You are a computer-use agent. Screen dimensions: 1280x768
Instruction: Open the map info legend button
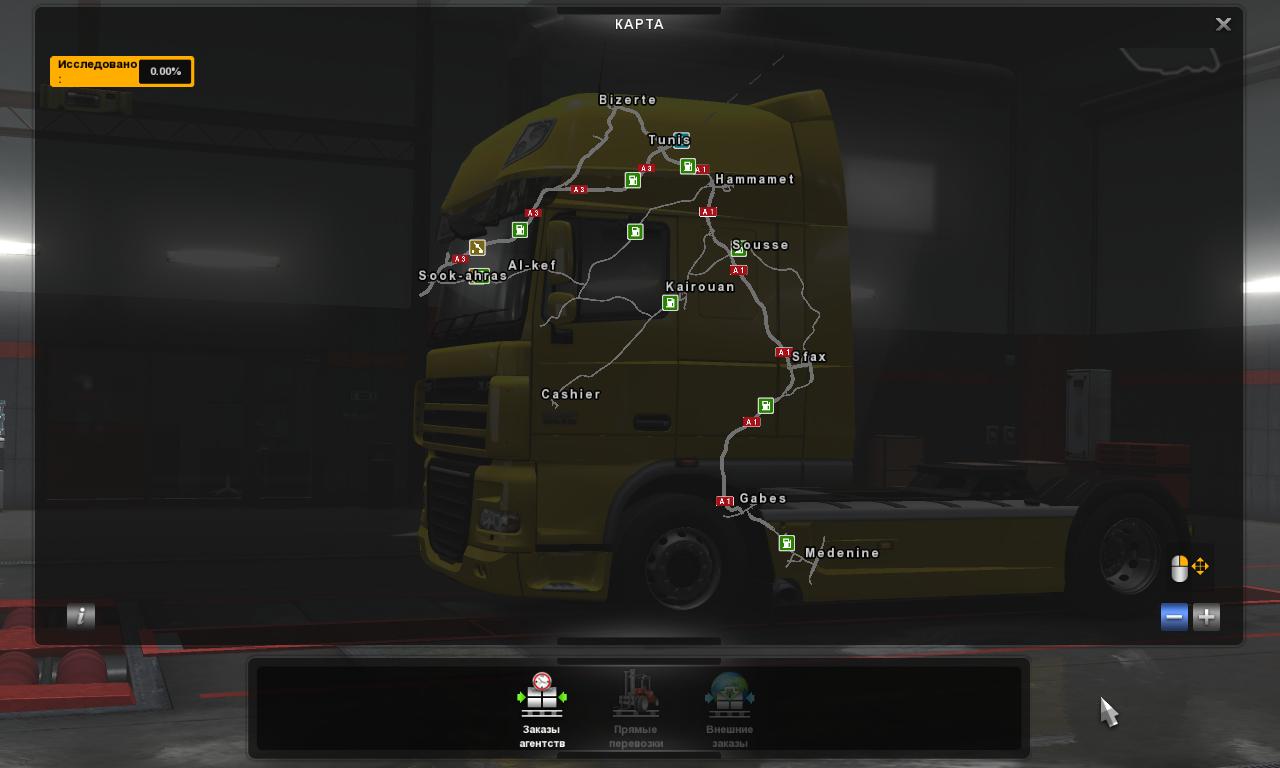(81, 616)
